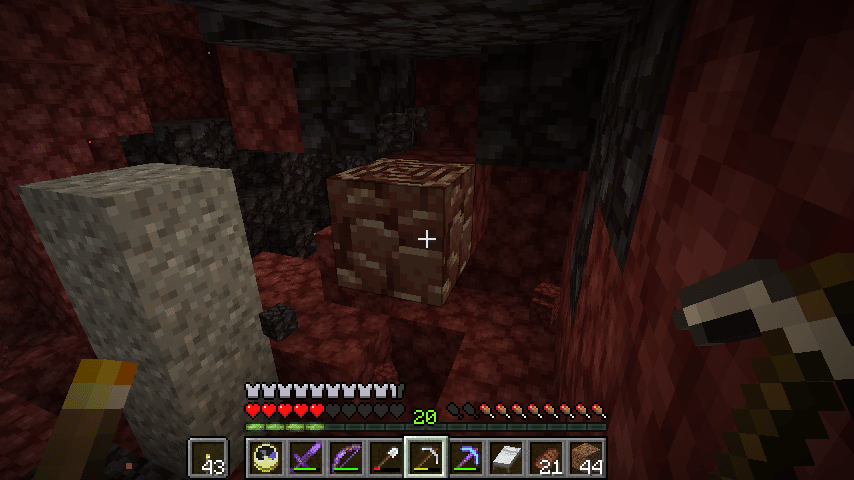Pick the white bed slot
854x480 pixels.
505,458
